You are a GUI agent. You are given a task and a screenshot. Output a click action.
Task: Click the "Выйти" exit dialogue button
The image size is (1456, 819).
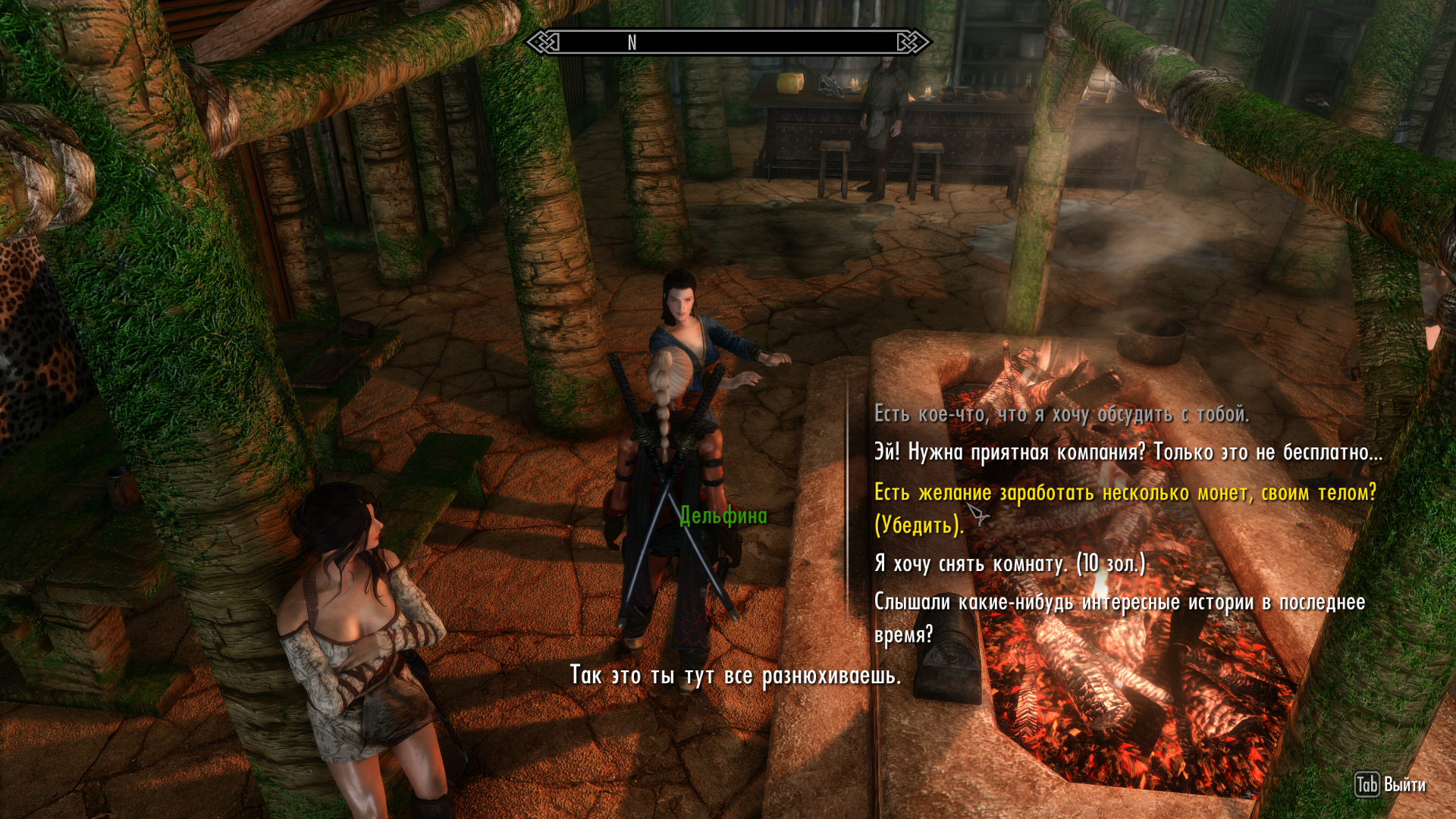coord(1390,785)
